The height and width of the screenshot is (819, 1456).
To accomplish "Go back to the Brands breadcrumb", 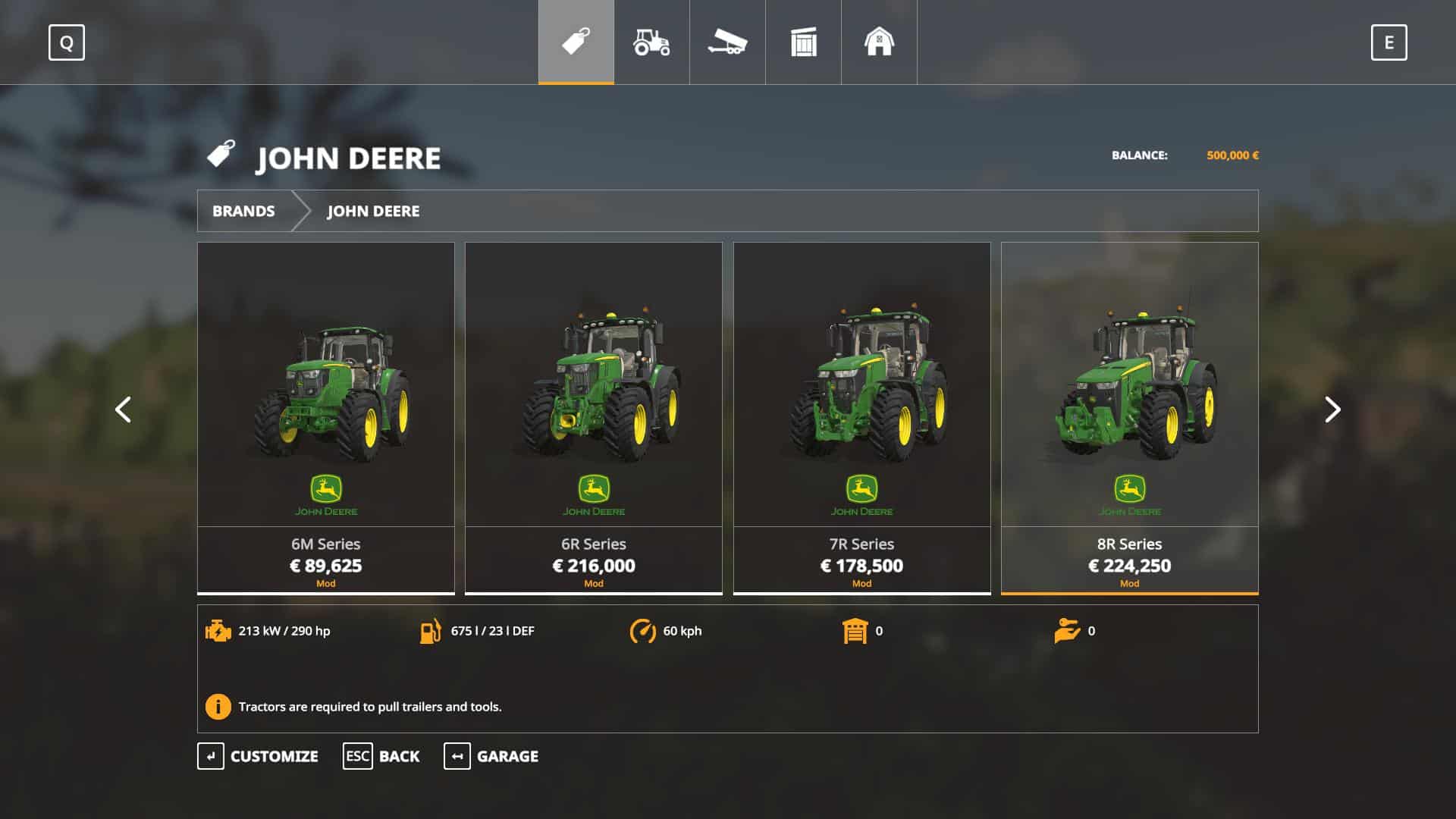I will click(x=243, y=211).
